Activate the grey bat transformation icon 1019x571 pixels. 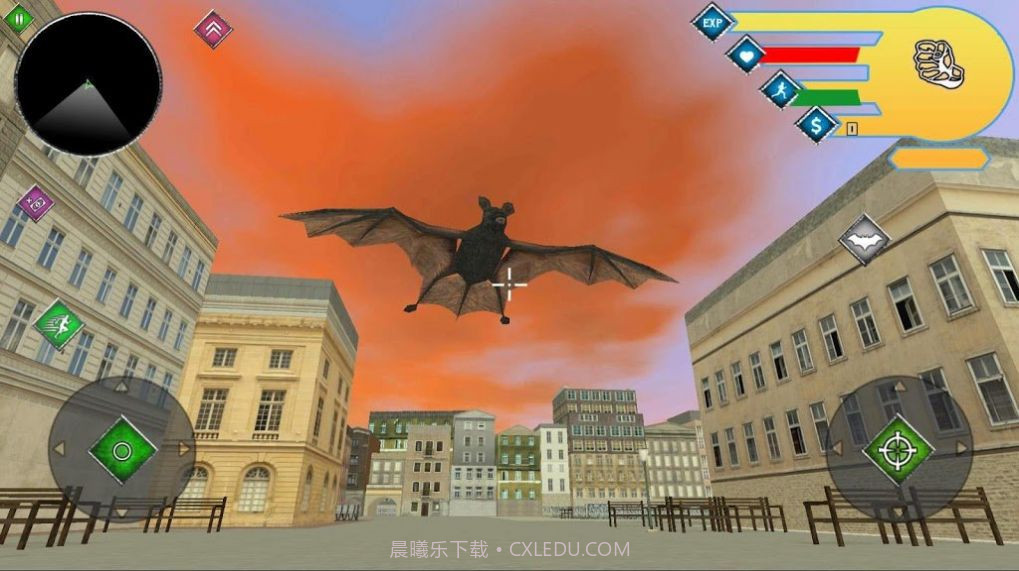coord(864,240)
